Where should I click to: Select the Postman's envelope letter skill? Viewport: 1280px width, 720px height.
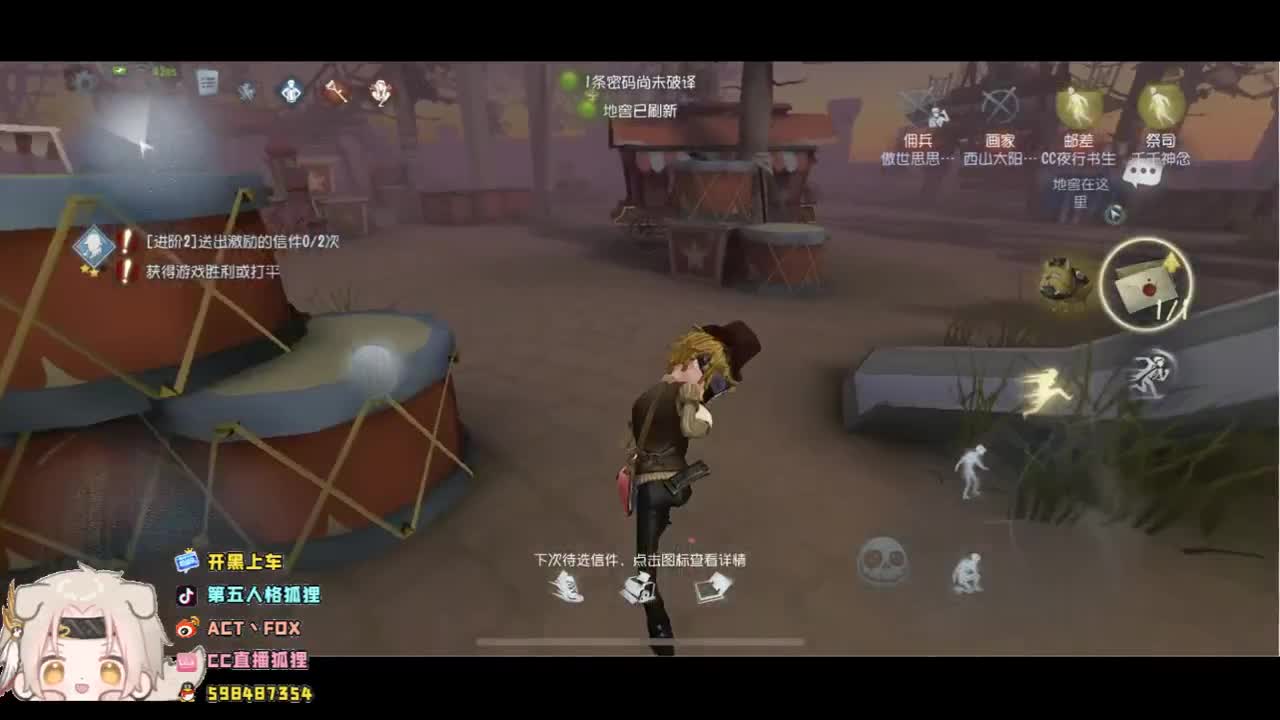1148,283
